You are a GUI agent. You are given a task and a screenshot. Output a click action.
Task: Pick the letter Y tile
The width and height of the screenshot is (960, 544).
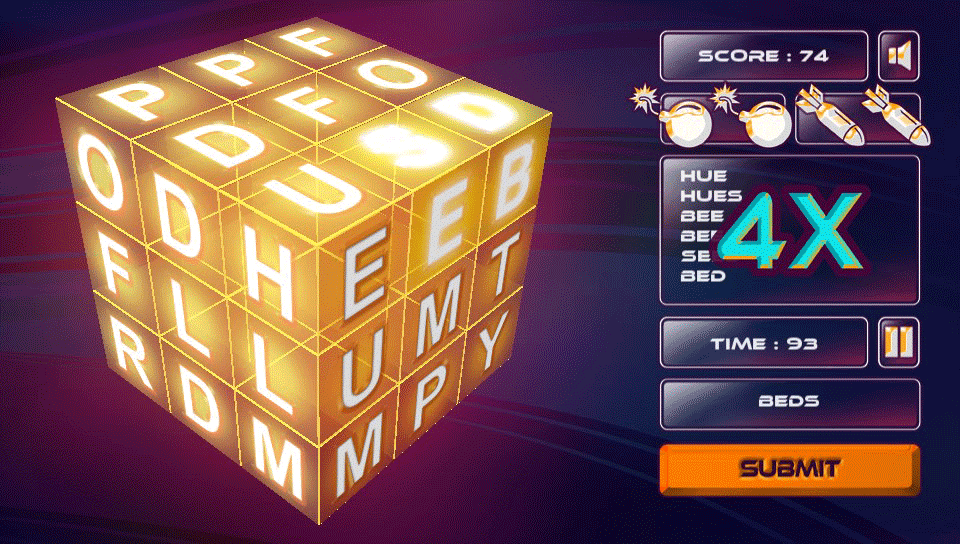tap(489, 345)
